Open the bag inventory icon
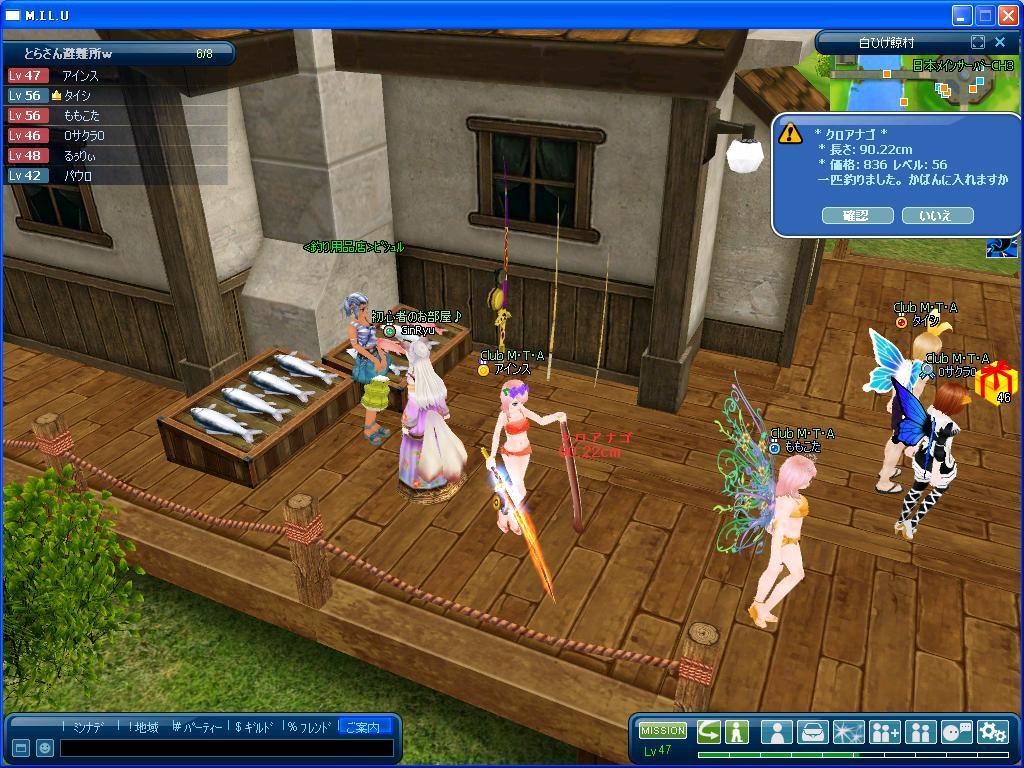The image size is (1024, 768). pos(812,731)
